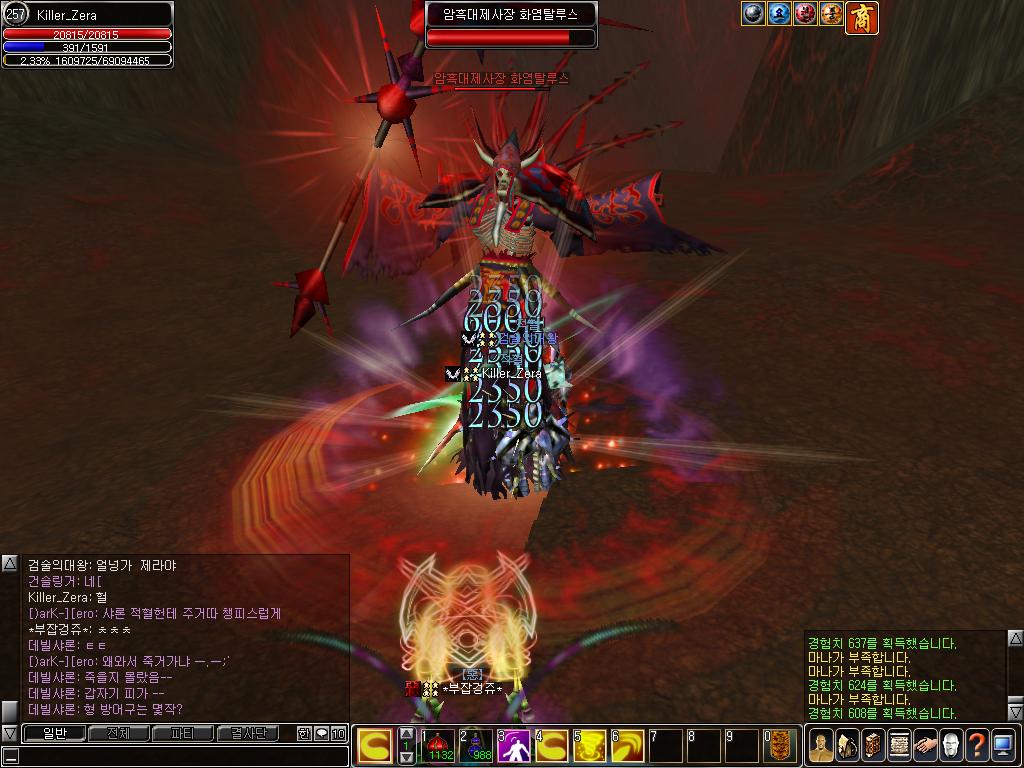Activate the golden whirlwind skill in slot 5
1024x768 pixels.
[590, 746]
